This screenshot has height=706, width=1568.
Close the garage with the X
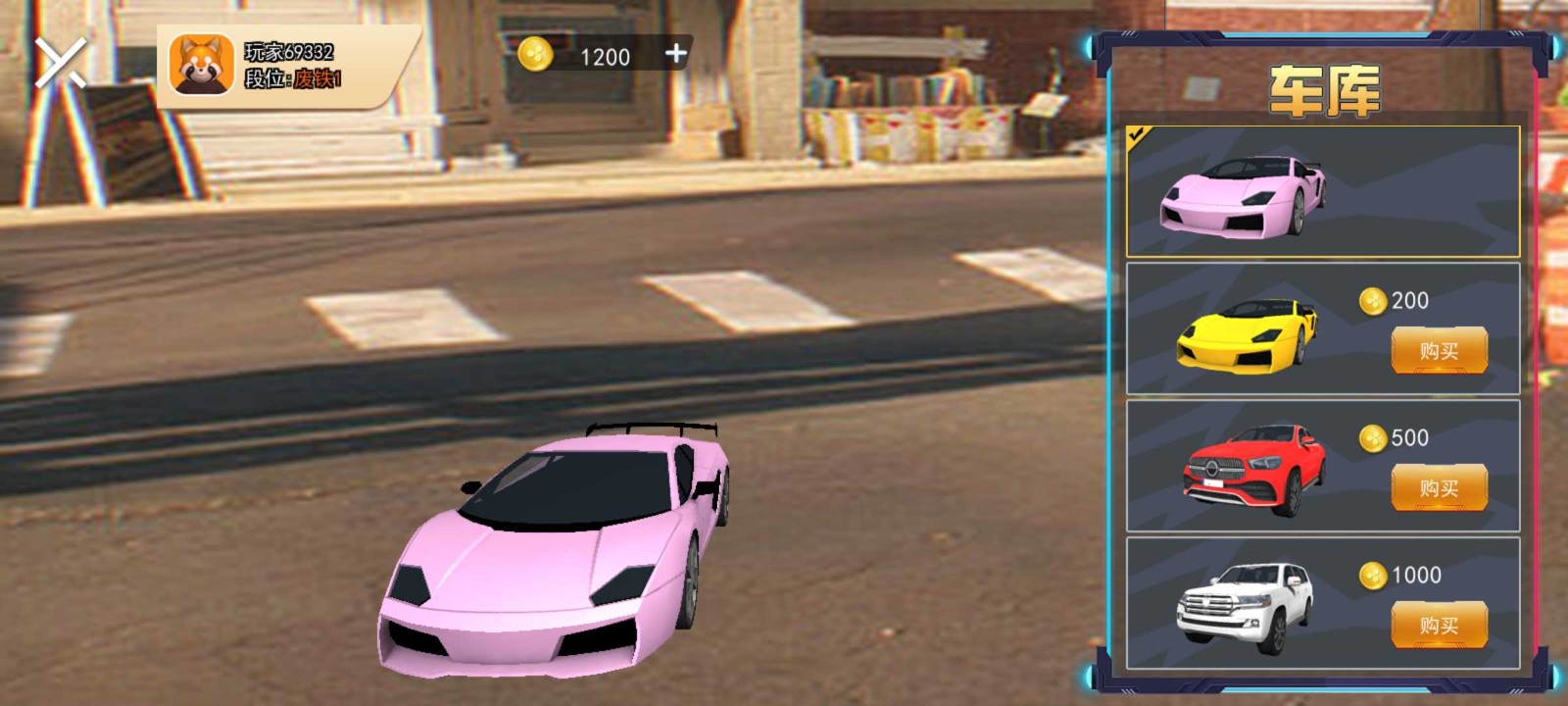62,63
